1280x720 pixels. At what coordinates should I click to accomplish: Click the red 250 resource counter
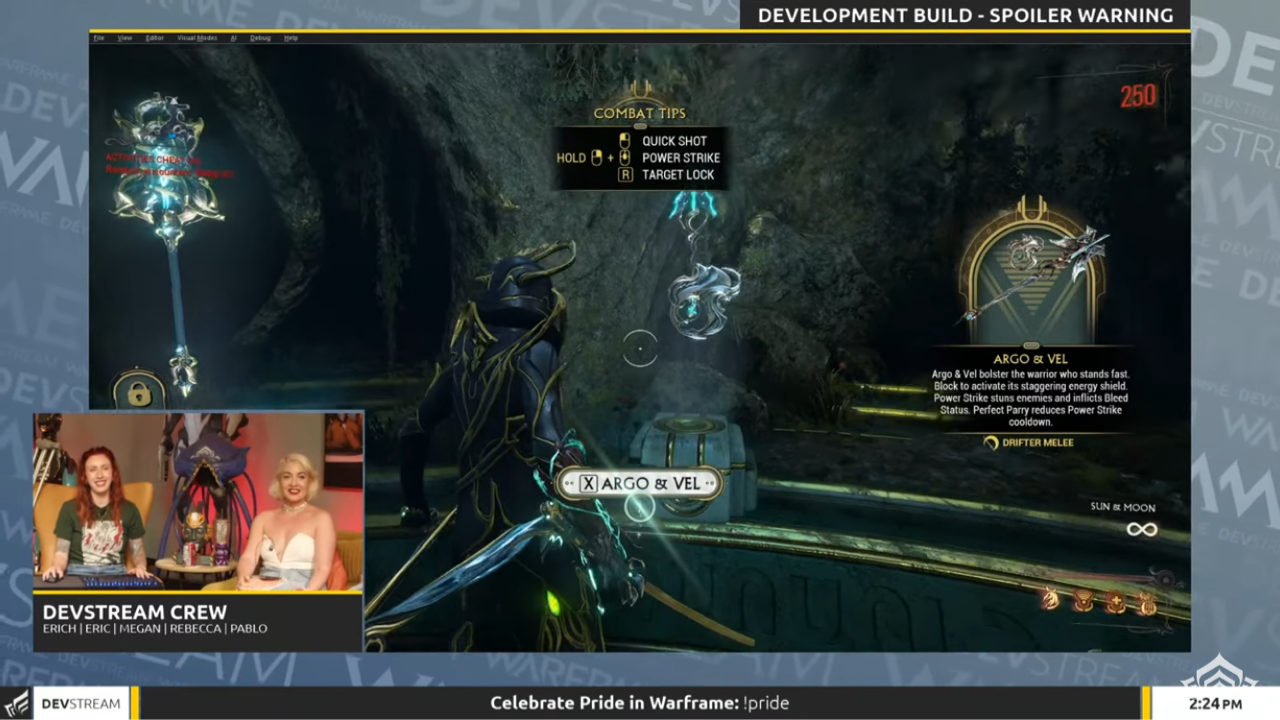1137,95
